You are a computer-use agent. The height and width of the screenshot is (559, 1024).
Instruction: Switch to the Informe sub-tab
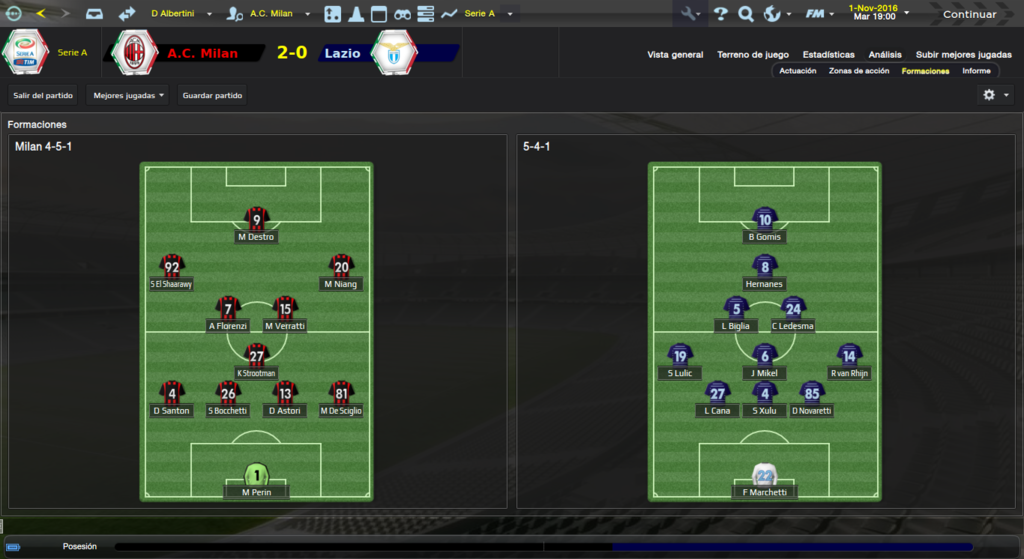[976, 71]
